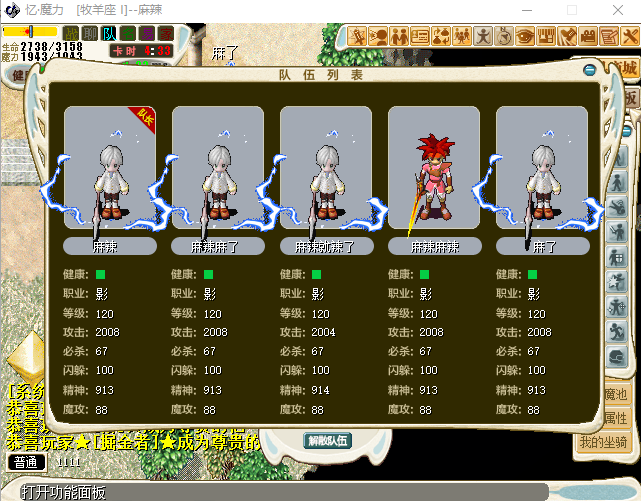Screen dimensions: 641x501
Task: Open the name card toolbar icon
Action: pos(420,36)
